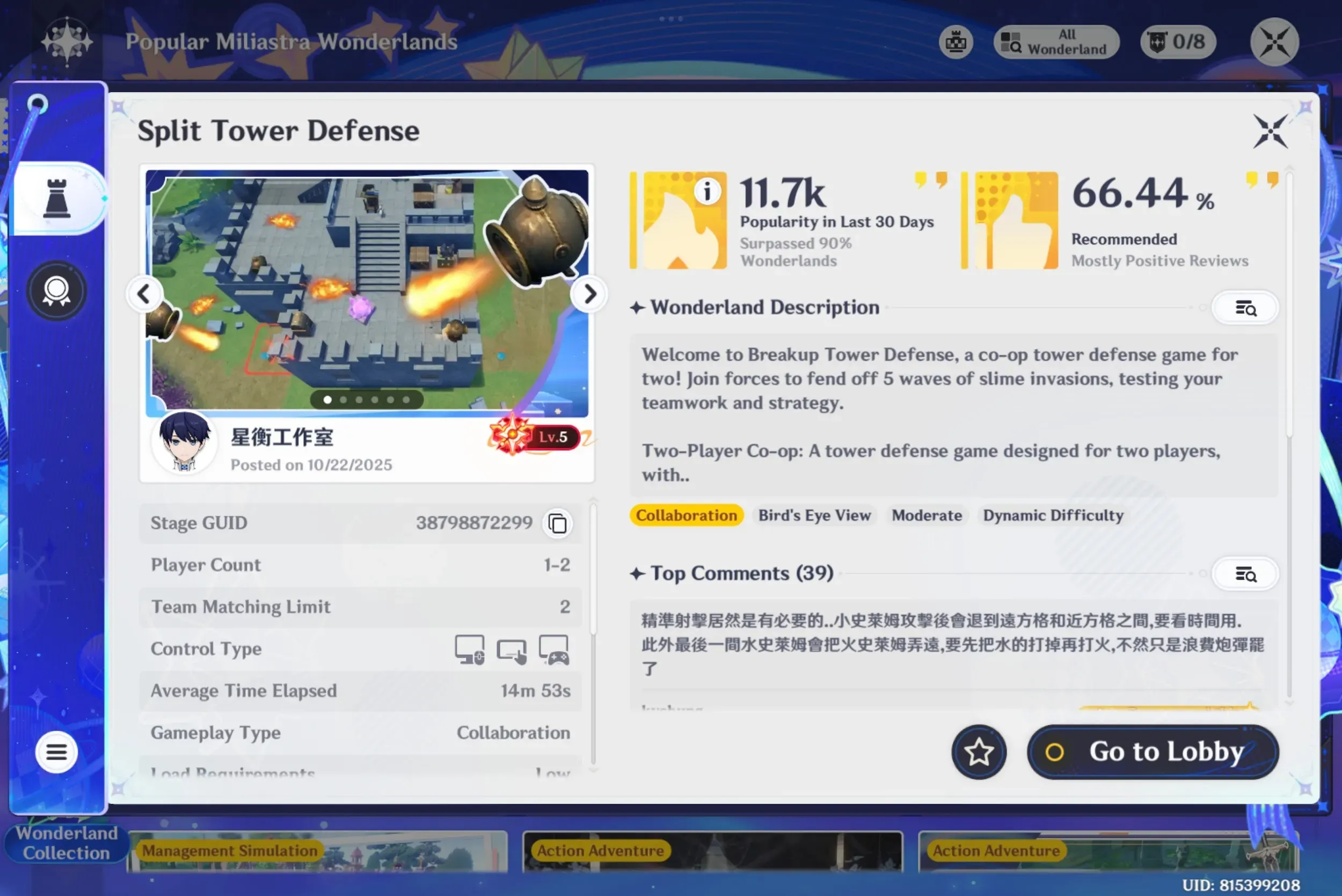Screen dimensions: 1342x896
Task: Go back a screenshot with left arrow
Action: coord(144,294)
